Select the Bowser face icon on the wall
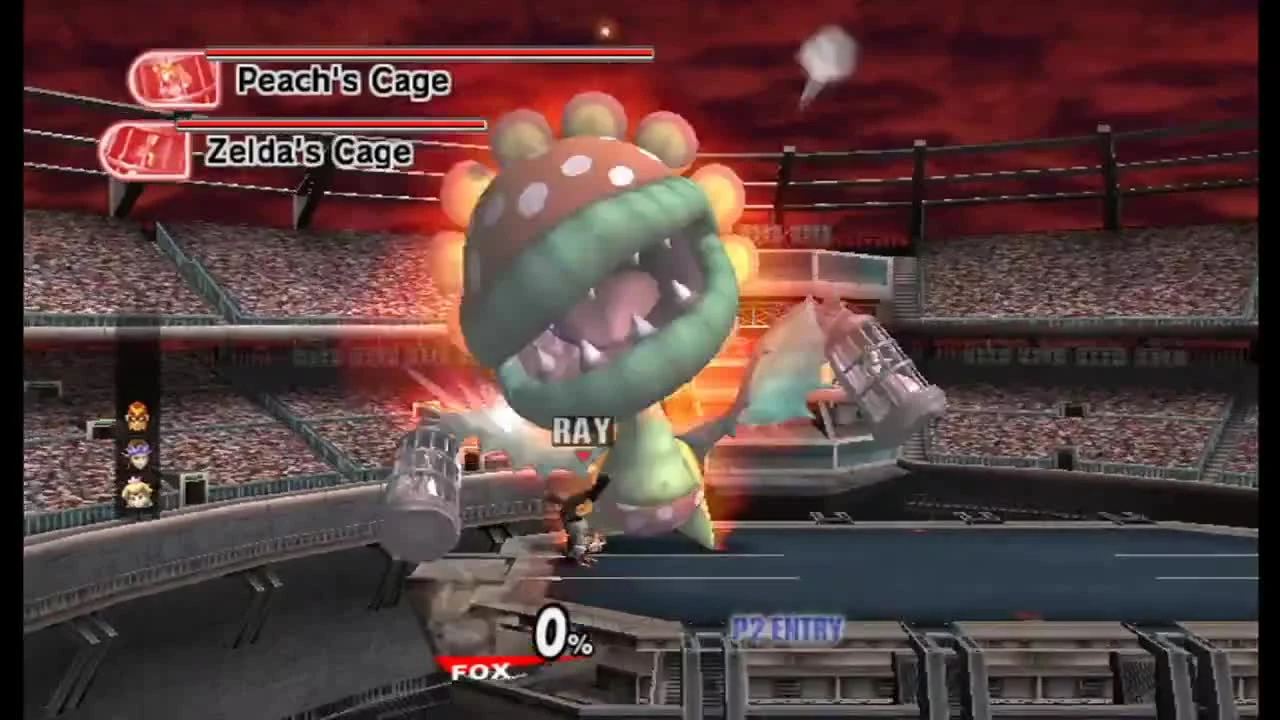This screenshot has height=720, width=1280. click(137, 418)
